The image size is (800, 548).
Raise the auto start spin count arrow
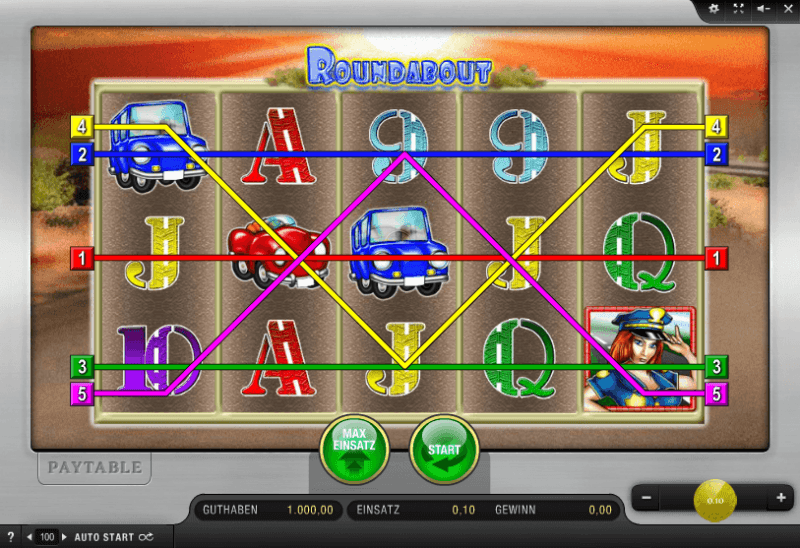(63, 538)
